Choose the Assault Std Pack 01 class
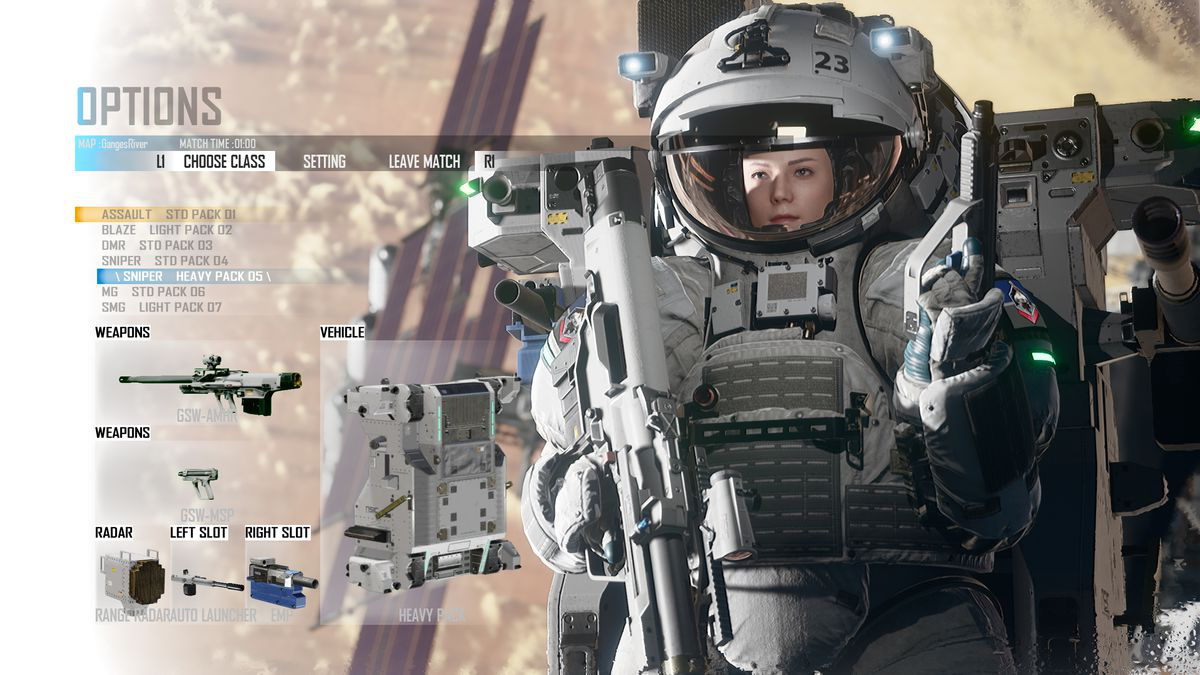Screen dimensions: 1200x675 pos(168,214)
